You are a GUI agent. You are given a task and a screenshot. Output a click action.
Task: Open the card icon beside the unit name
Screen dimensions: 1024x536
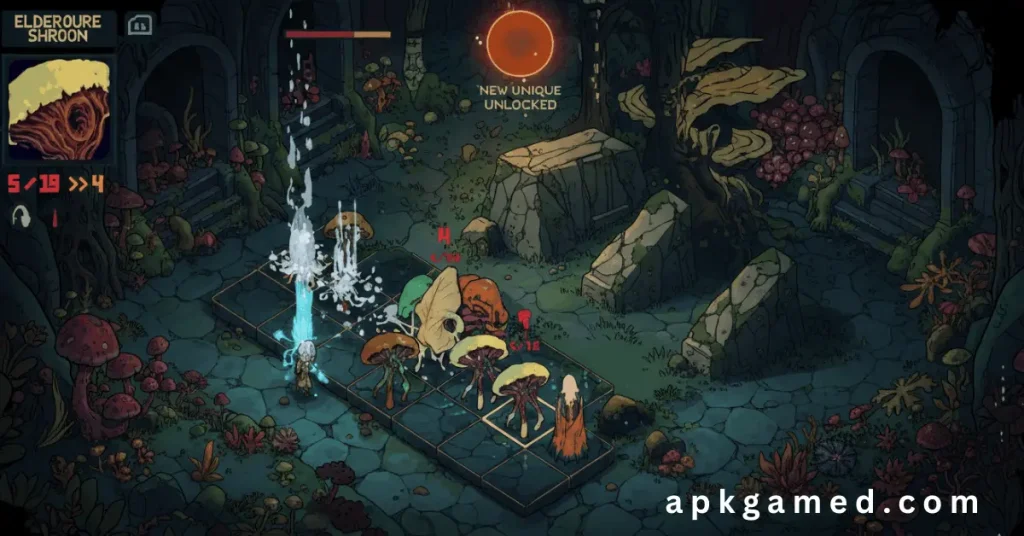coord(139,26)
